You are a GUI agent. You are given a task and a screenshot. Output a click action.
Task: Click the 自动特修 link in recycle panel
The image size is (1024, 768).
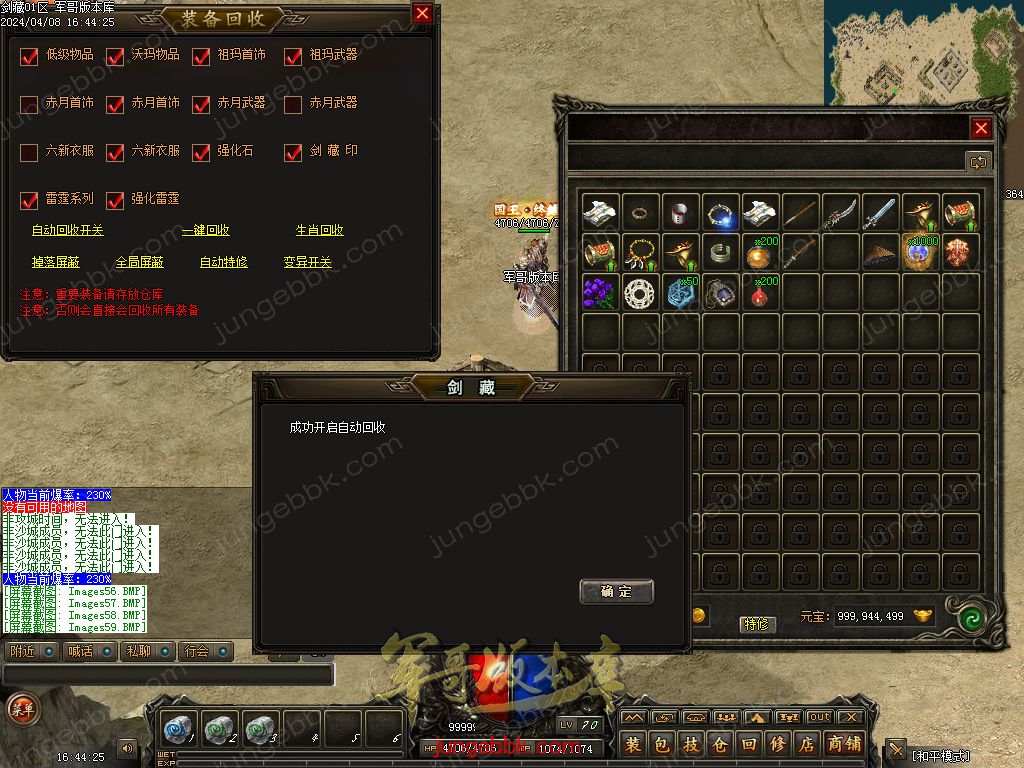tap(223, 262)
